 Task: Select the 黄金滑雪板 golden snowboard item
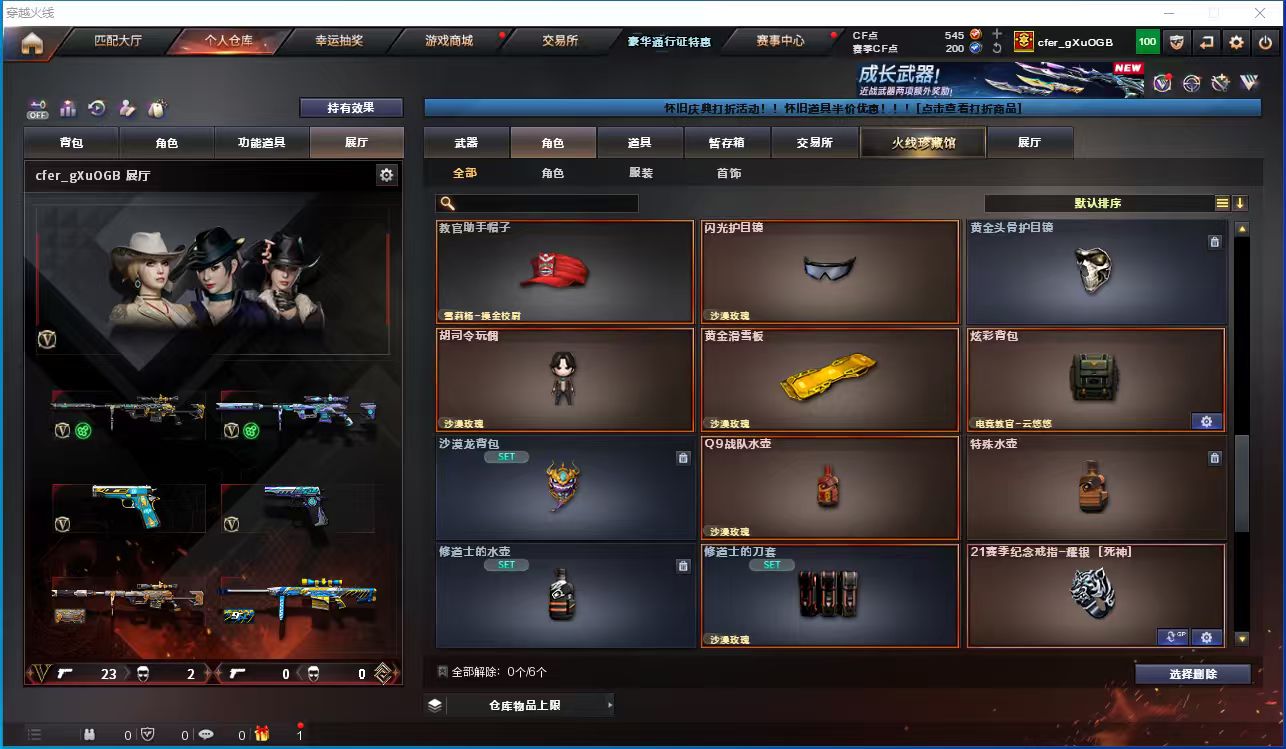[x=829, y=380]
